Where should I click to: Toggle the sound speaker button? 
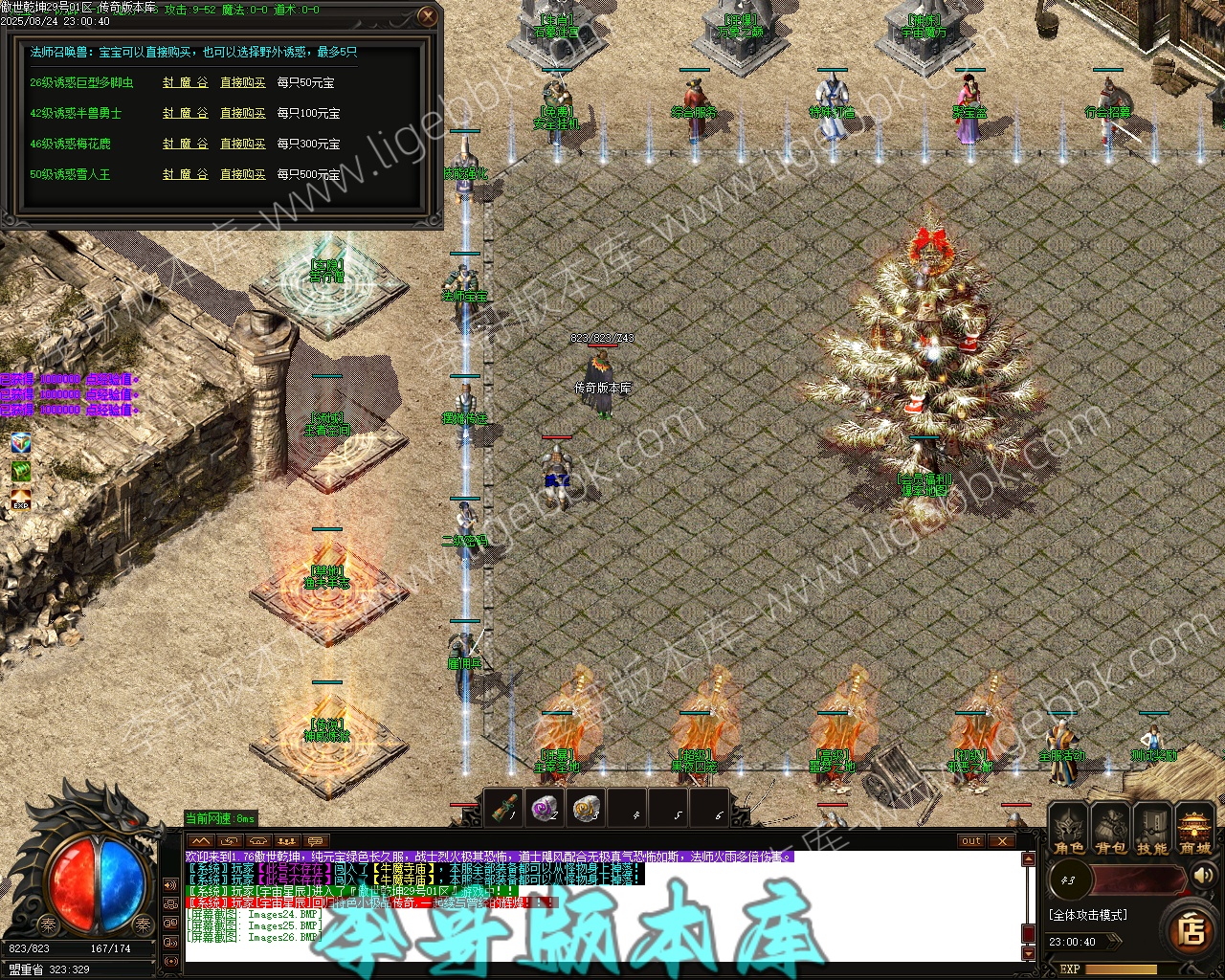click(1202, 876)
